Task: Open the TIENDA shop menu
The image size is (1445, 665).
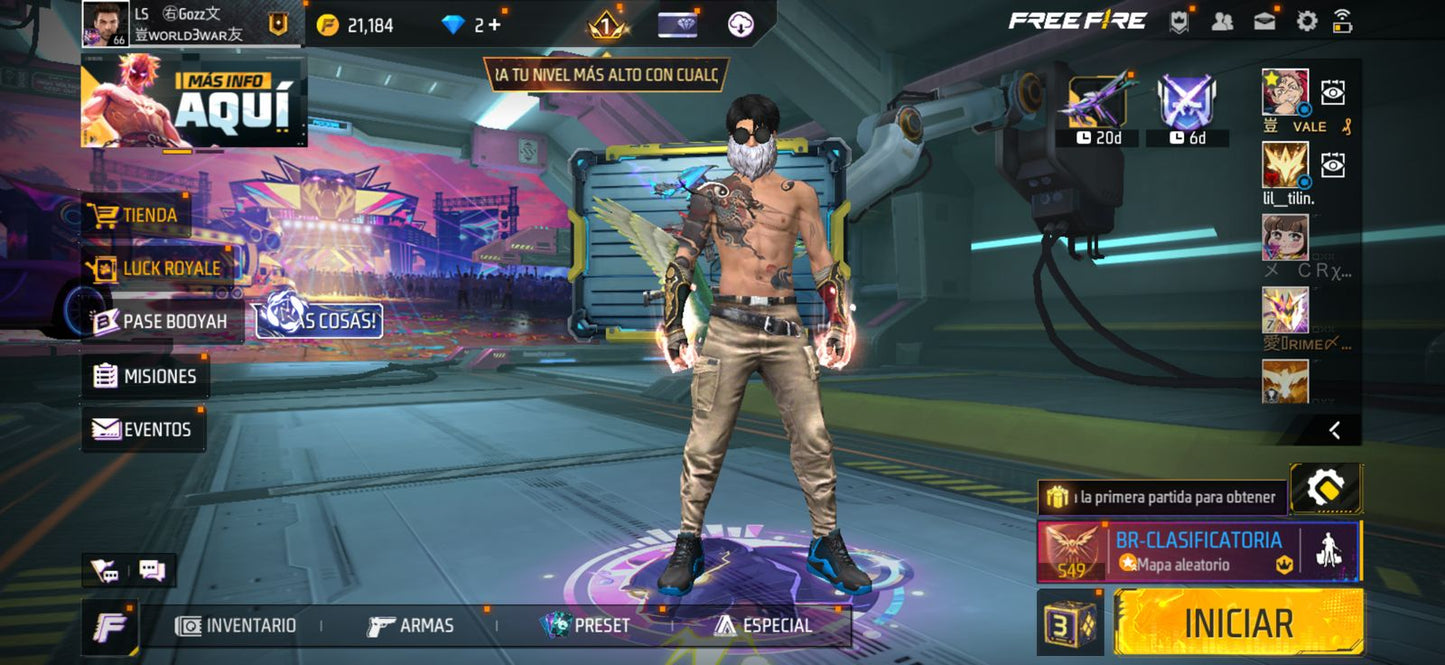Action: point(136,215)
